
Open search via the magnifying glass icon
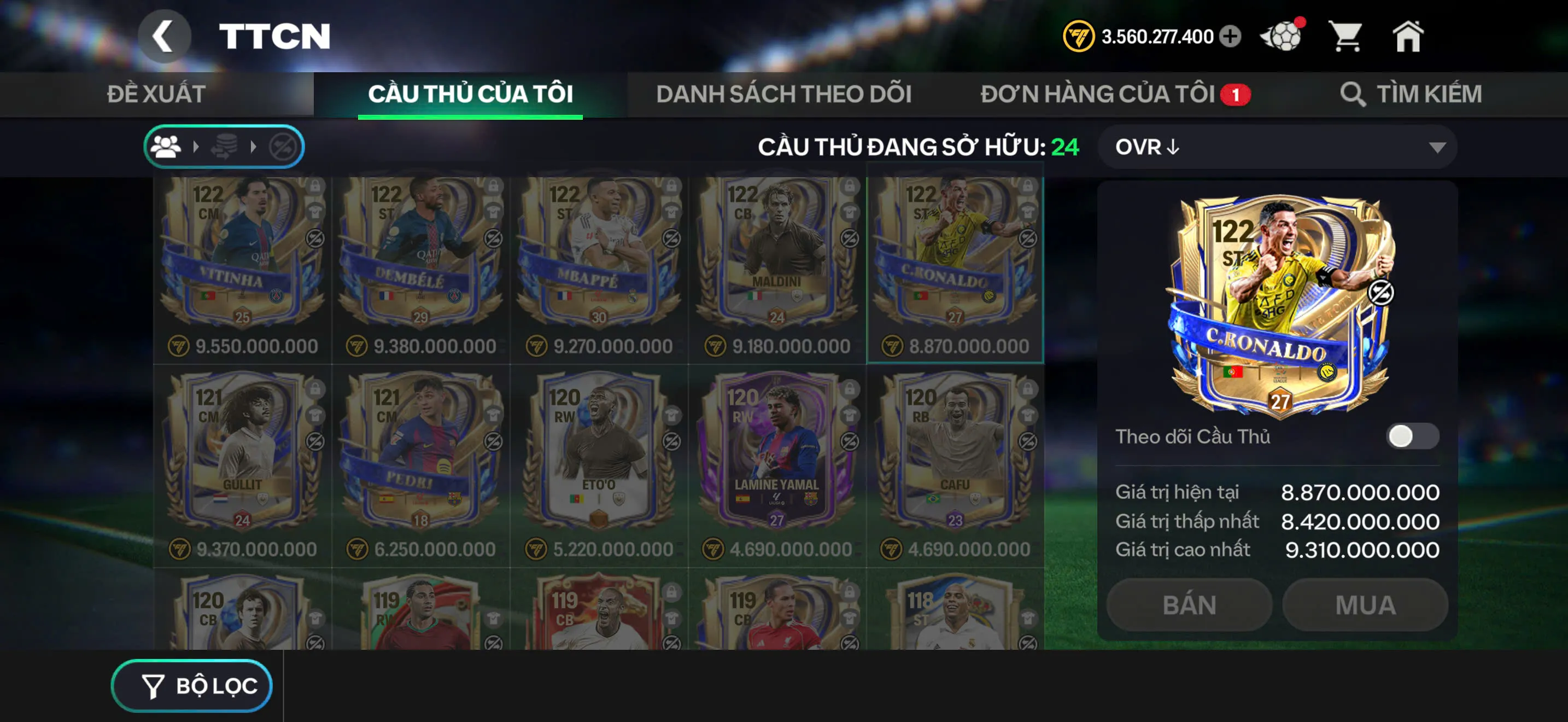[x=1354, y=95]
